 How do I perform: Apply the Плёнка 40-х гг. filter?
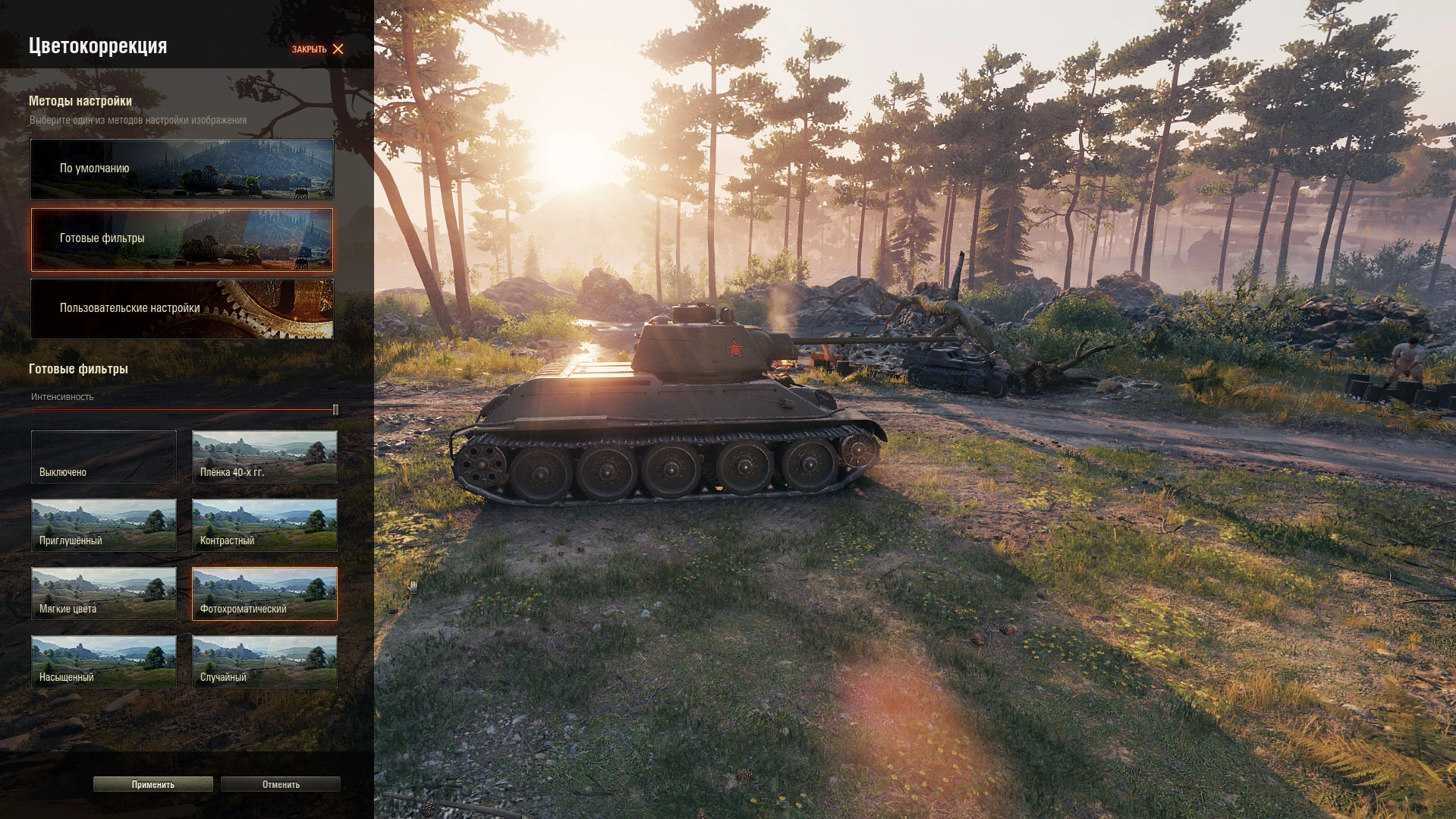click(x=264, y=457)
